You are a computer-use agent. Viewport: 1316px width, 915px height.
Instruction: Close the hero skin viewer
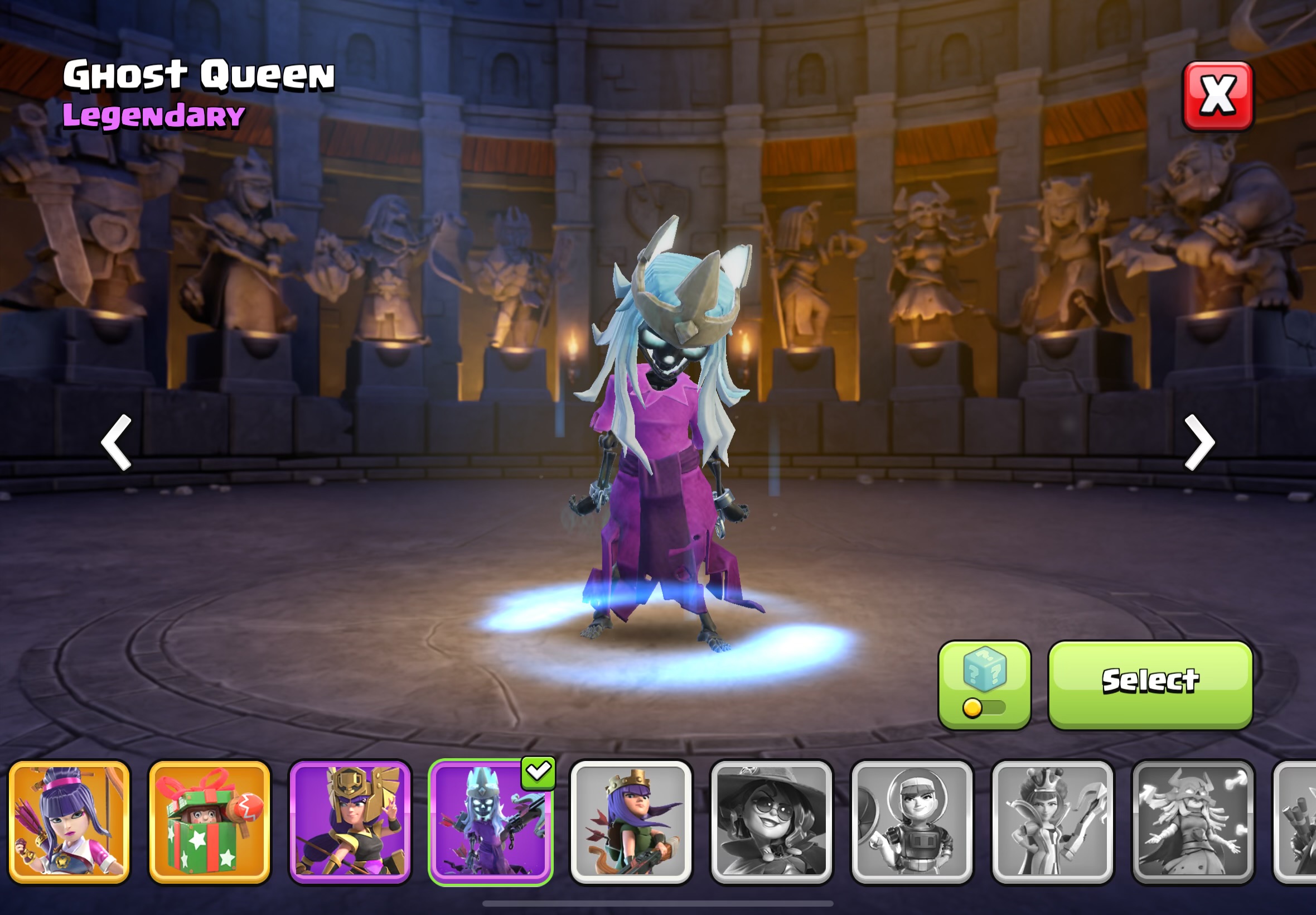(x=1217, y=96)
